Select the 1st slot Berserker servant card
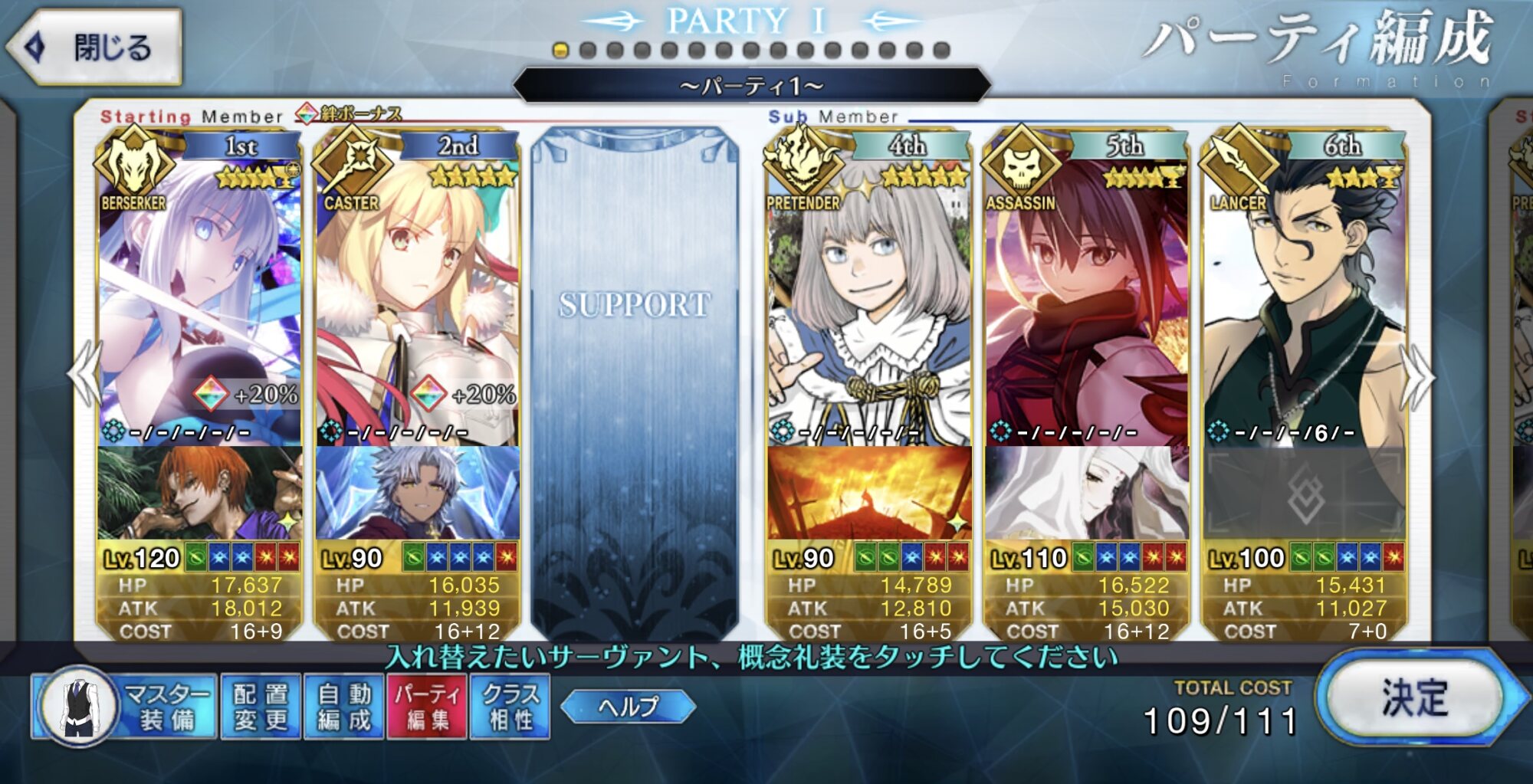 click(x=199, y=299)
